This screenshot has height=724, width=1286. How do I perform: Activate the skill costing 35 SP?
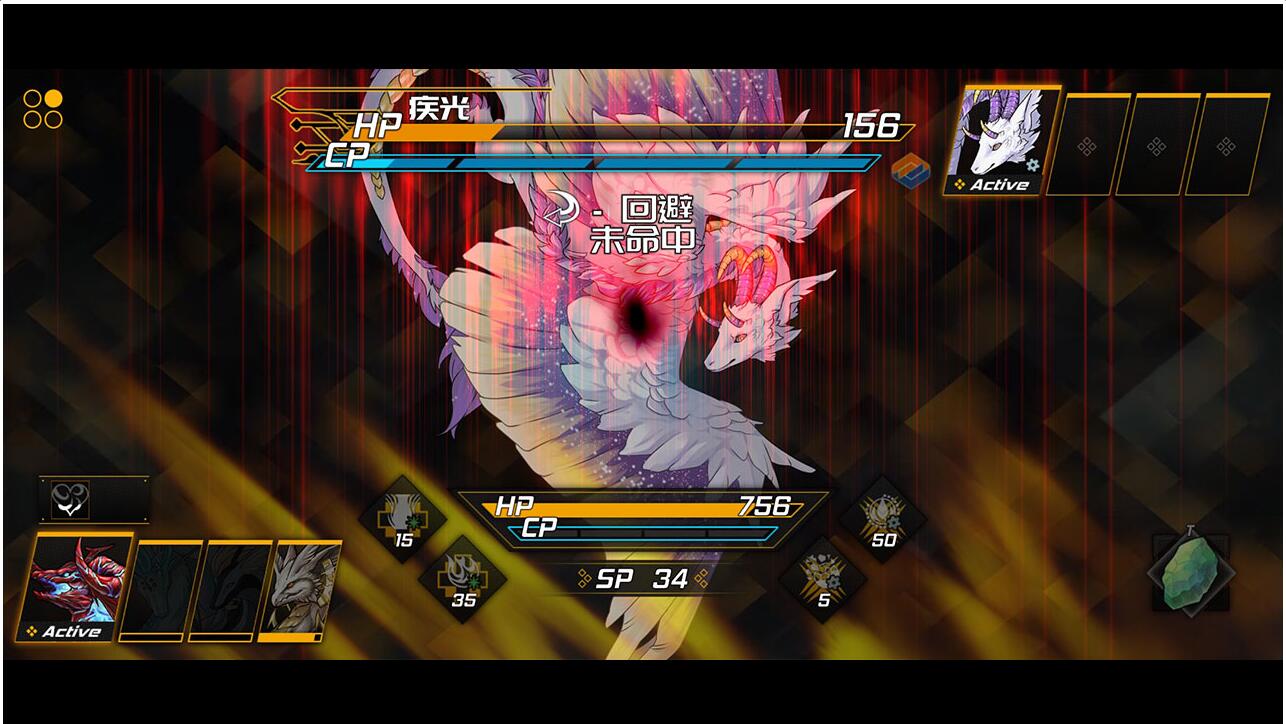[x=463, y=578]
